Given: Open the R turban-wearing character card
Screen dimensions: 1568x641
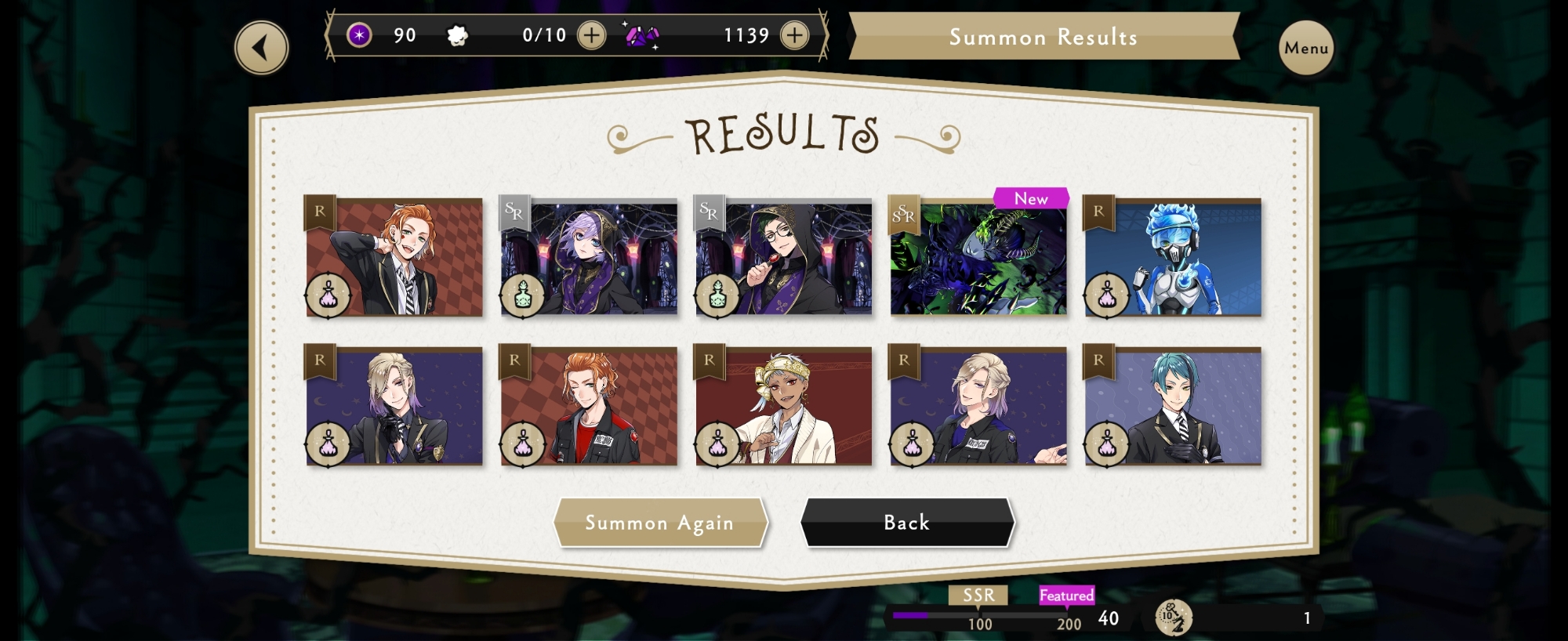Looking at the screenshot, I should coord(784,406).
